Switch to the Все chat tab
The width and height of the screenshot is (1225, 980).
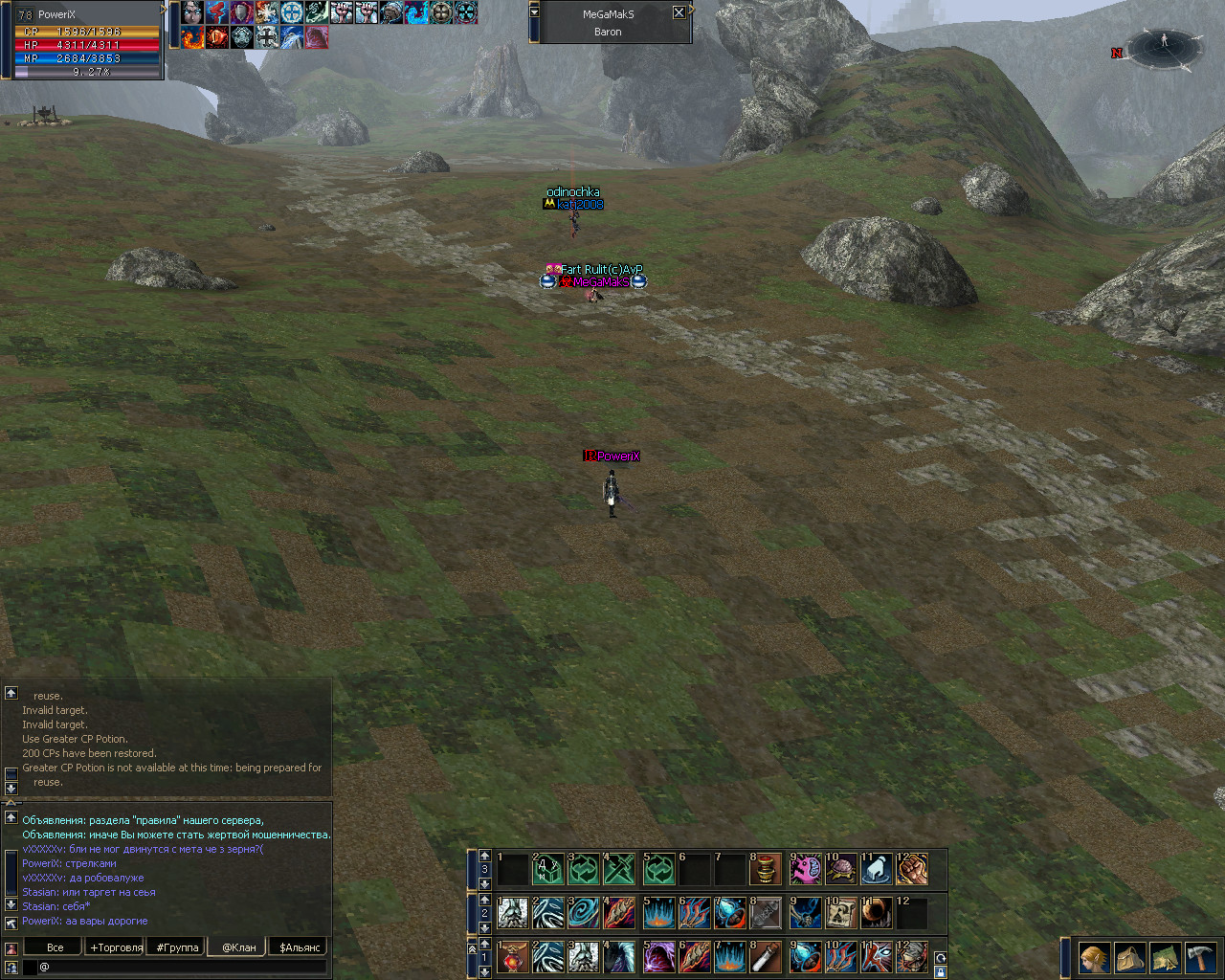click(56, 947)
